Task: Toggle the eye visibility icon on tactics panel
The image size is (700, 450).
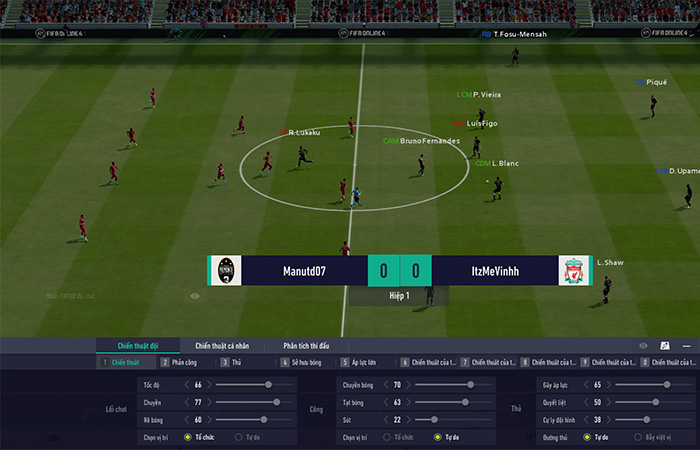Action: [x=643, y=345]
